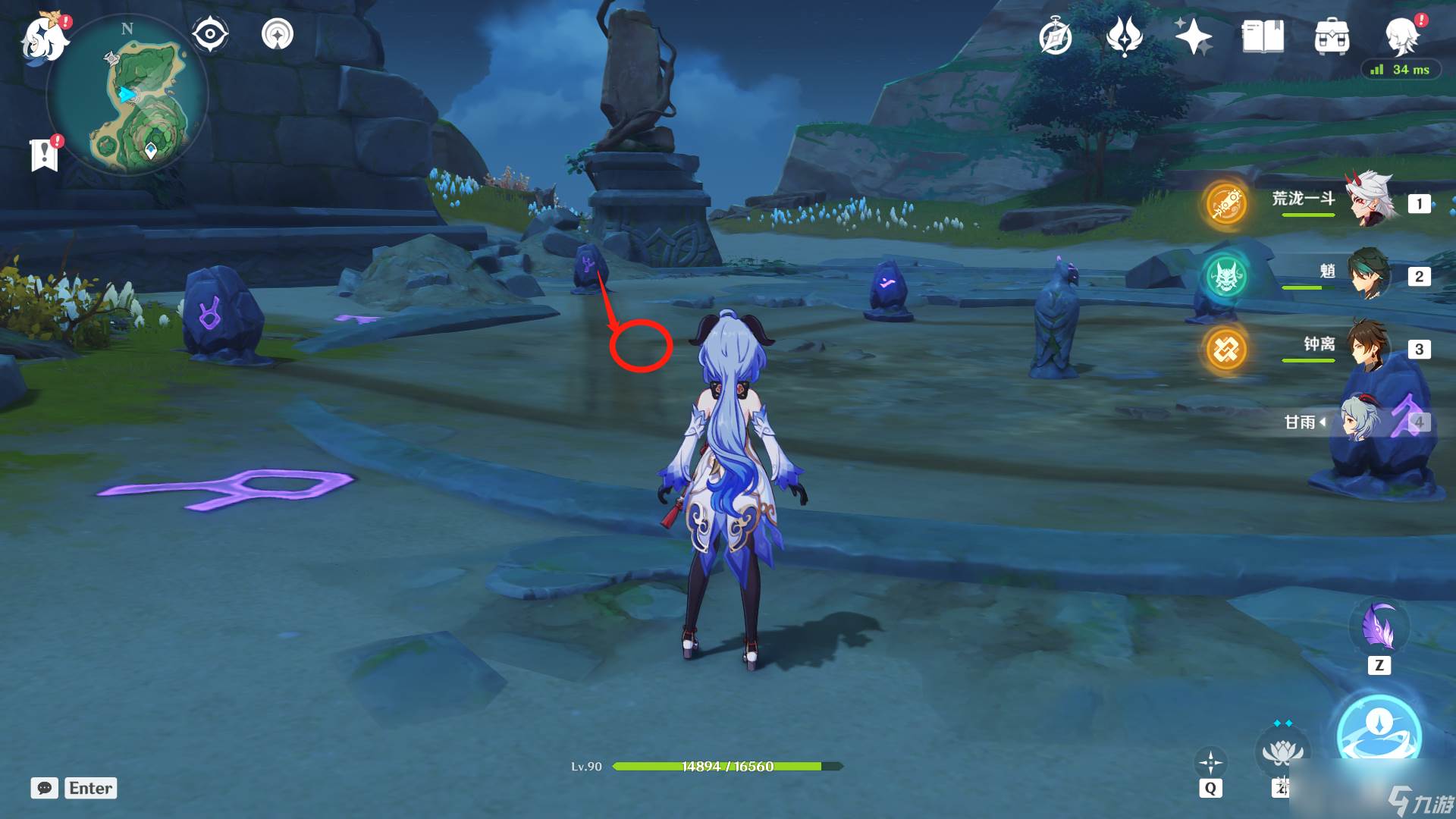
Task: Open the adventurer handbook book icon
Action: tap(1263, 36)
